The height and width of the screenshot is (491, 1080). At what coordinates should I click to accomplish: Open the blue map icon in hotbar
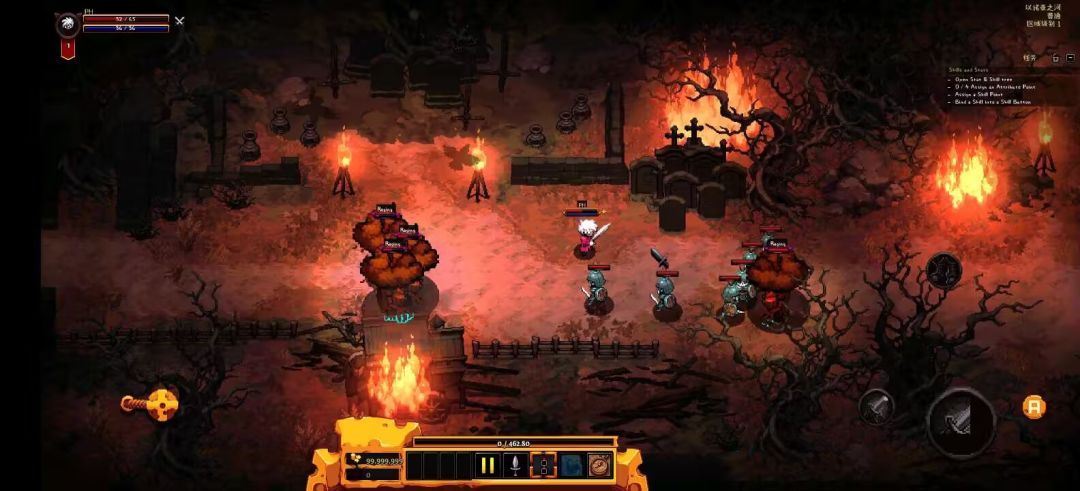coord(571,465)
